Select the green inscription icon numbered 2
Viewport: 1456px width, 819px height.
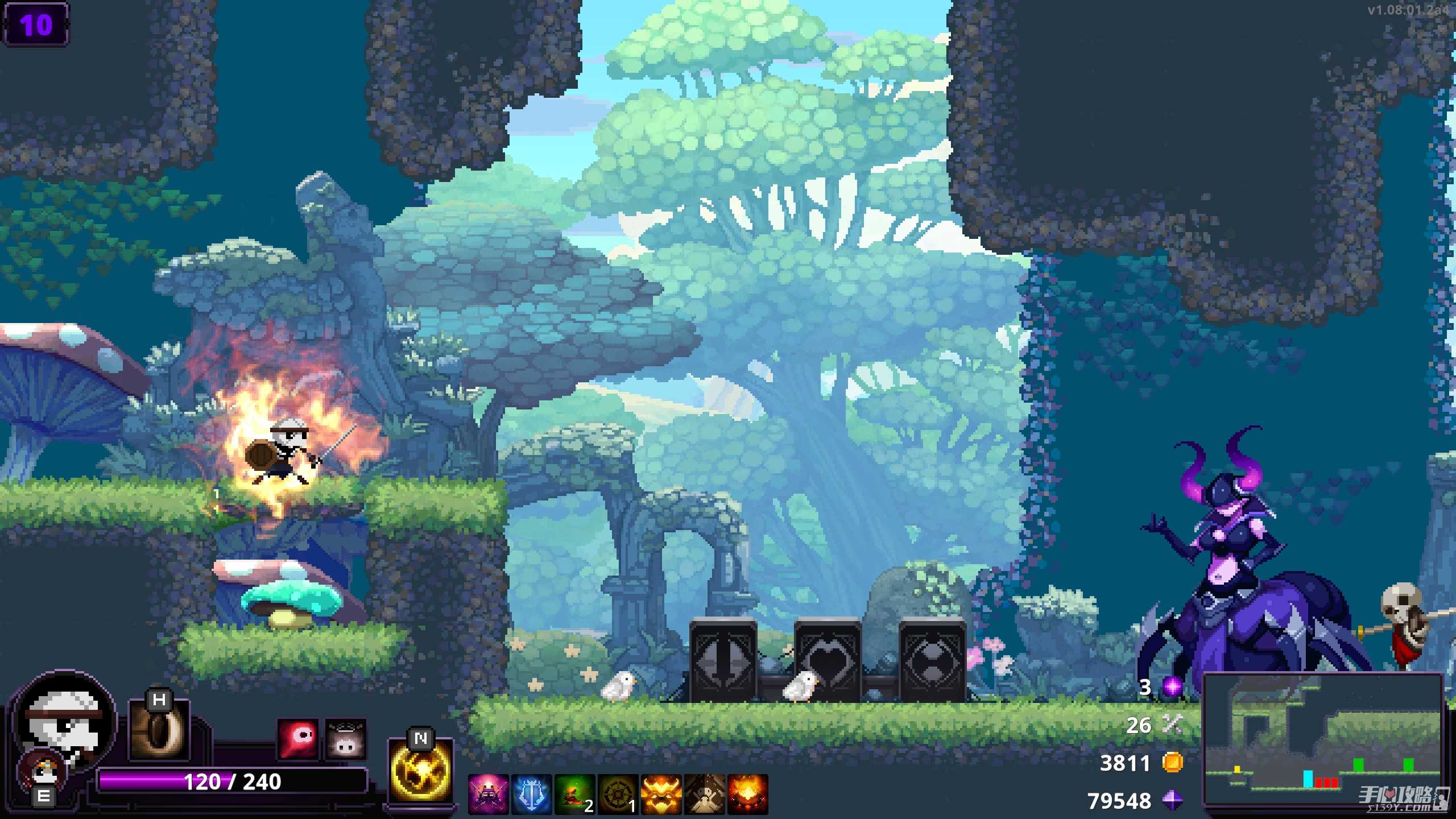(x=574, y=794)
